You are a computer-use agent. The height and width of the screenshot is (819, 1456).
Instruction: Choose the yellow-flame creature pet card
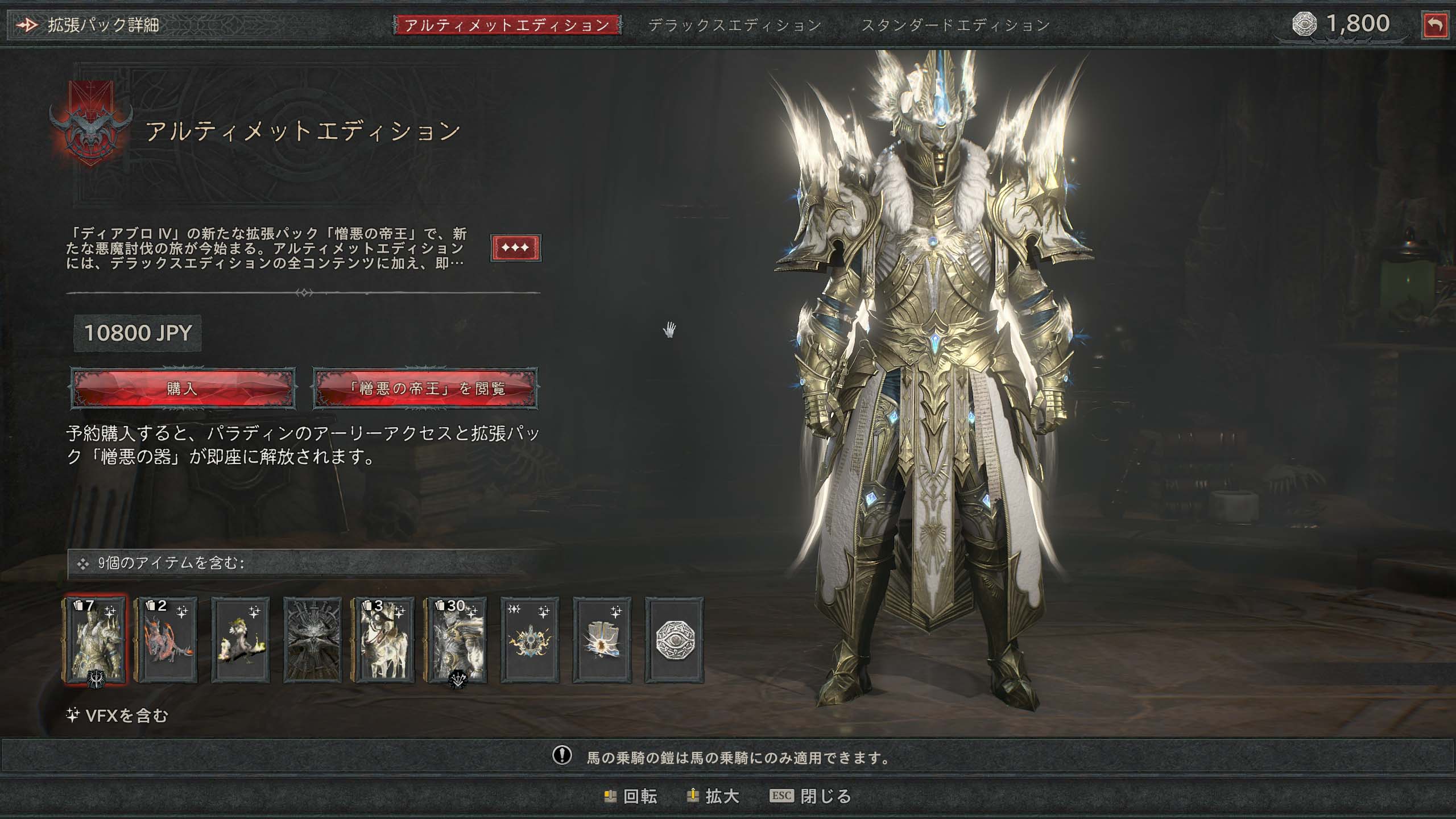click(241, 640)
